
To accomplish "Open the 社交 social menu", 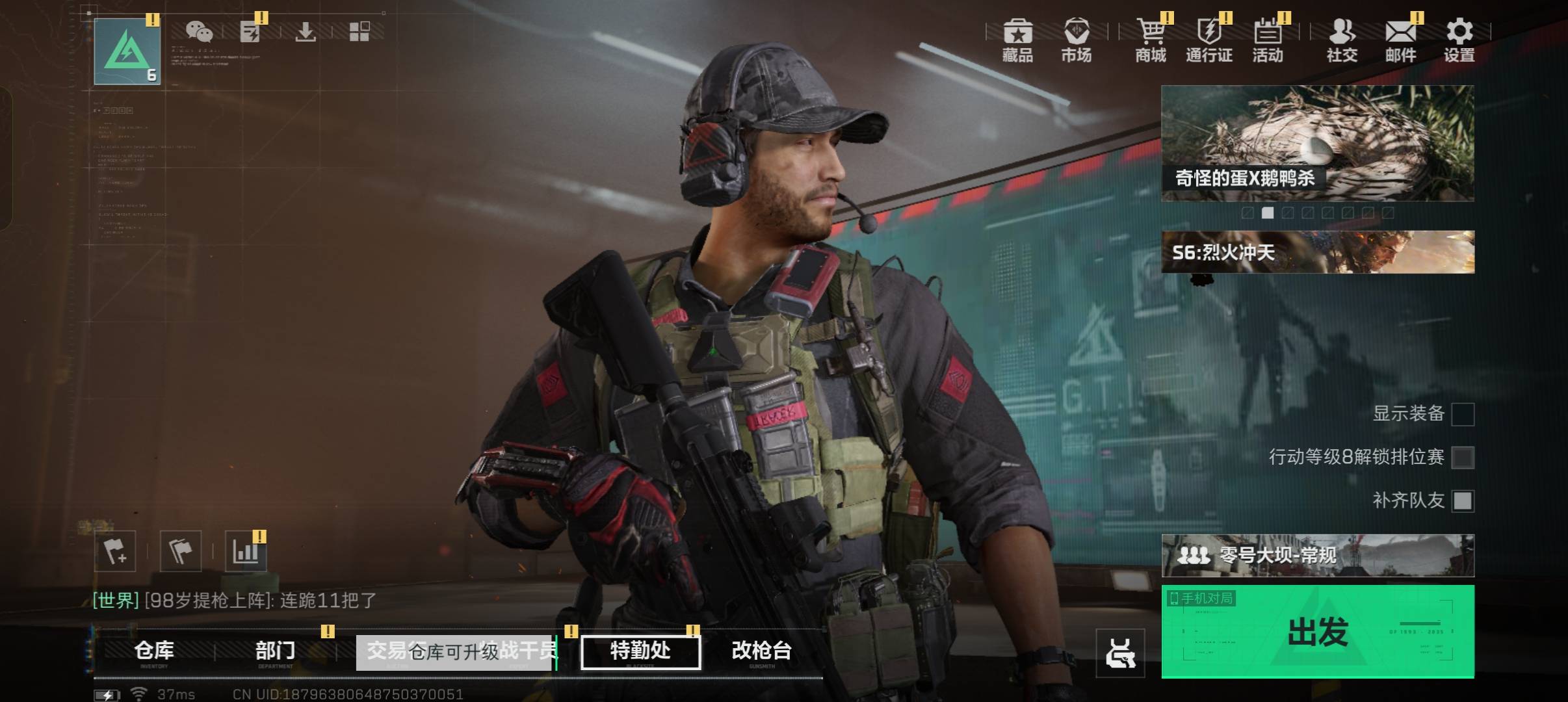I will (1342, 40).
